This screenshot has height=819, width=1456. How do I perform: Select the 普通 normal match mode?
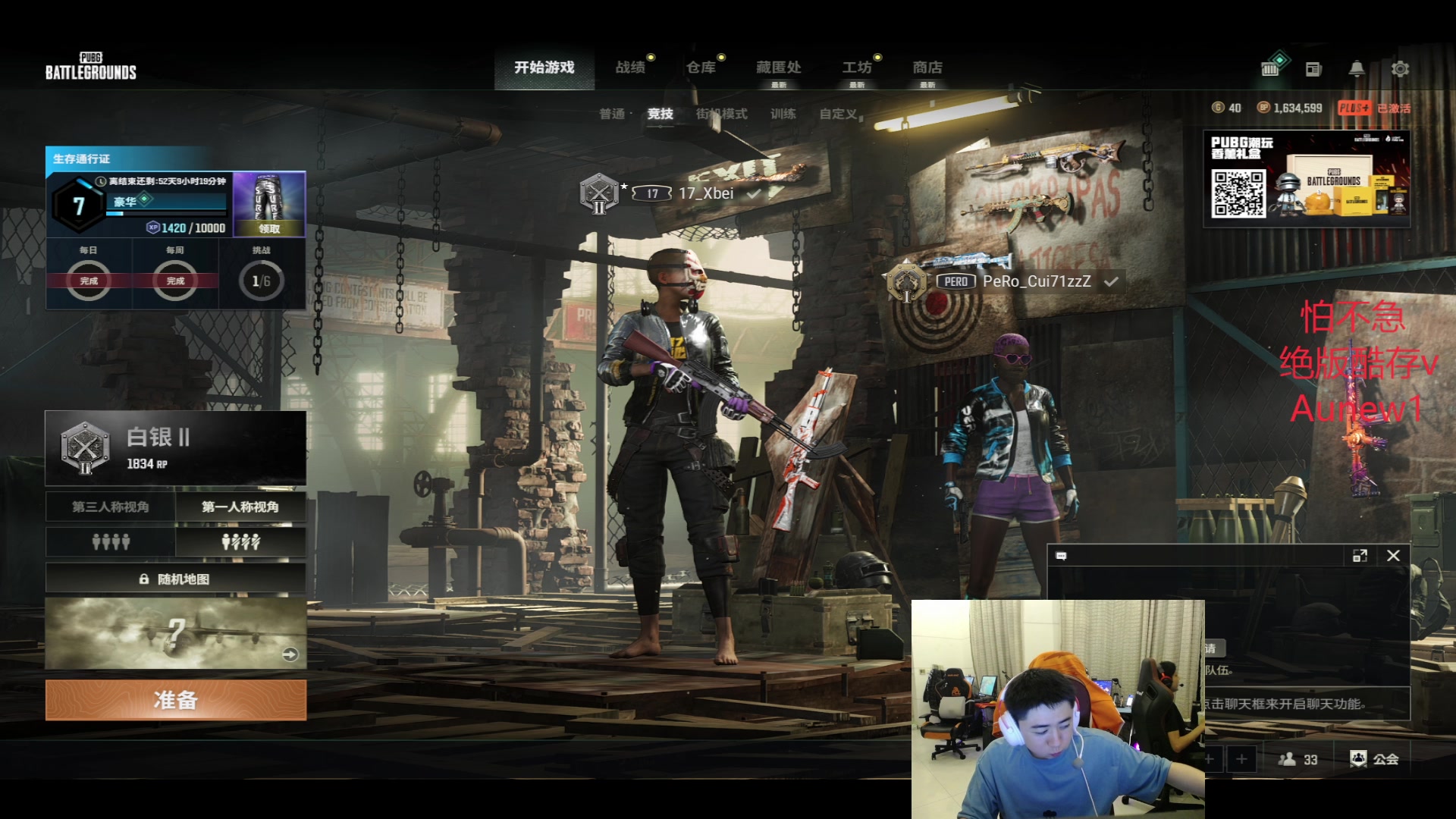click(x=612, y=114)
